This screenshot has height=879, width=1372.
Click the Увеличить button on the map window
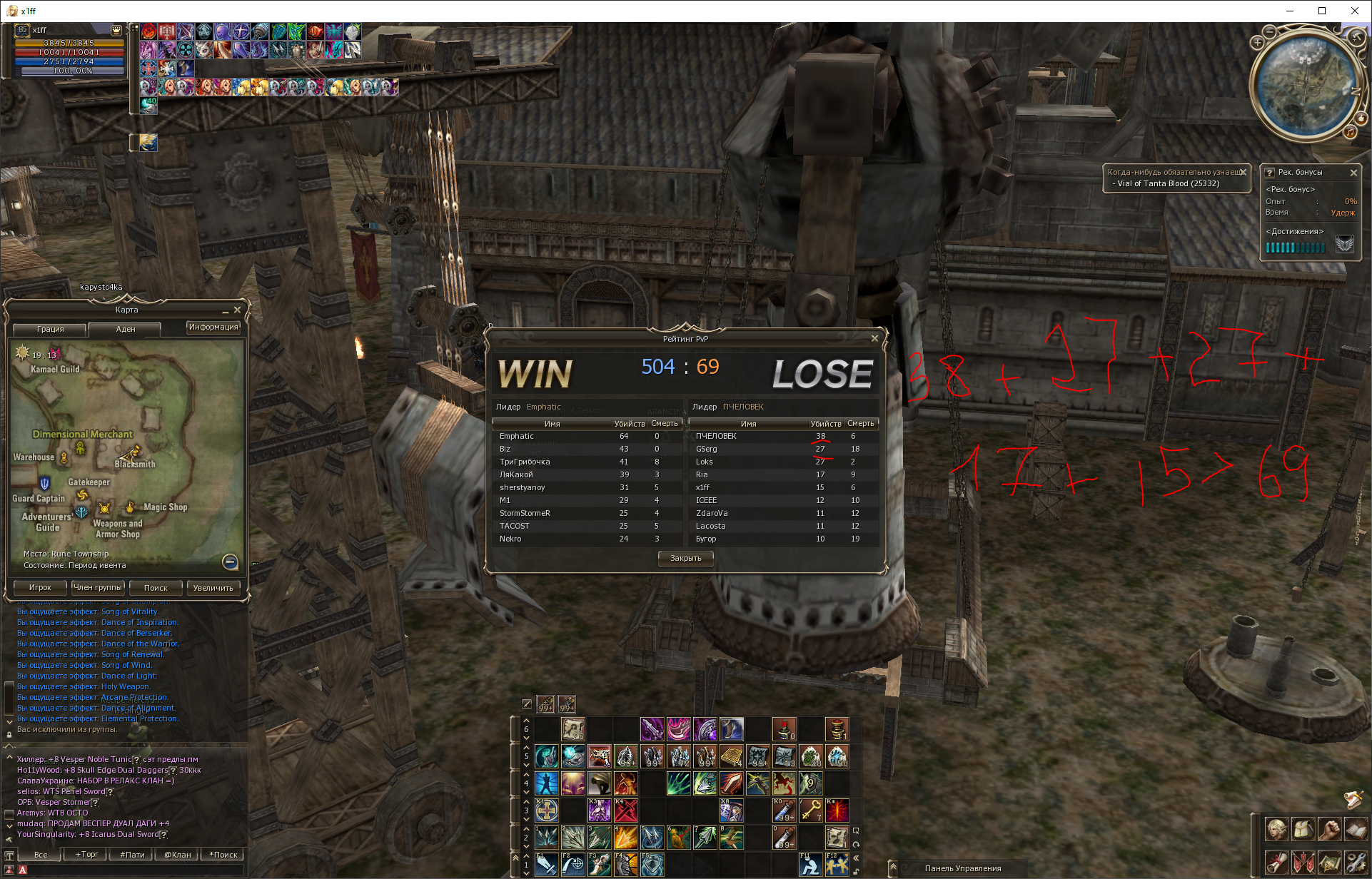pyautogui.click(x=213, y=588)
